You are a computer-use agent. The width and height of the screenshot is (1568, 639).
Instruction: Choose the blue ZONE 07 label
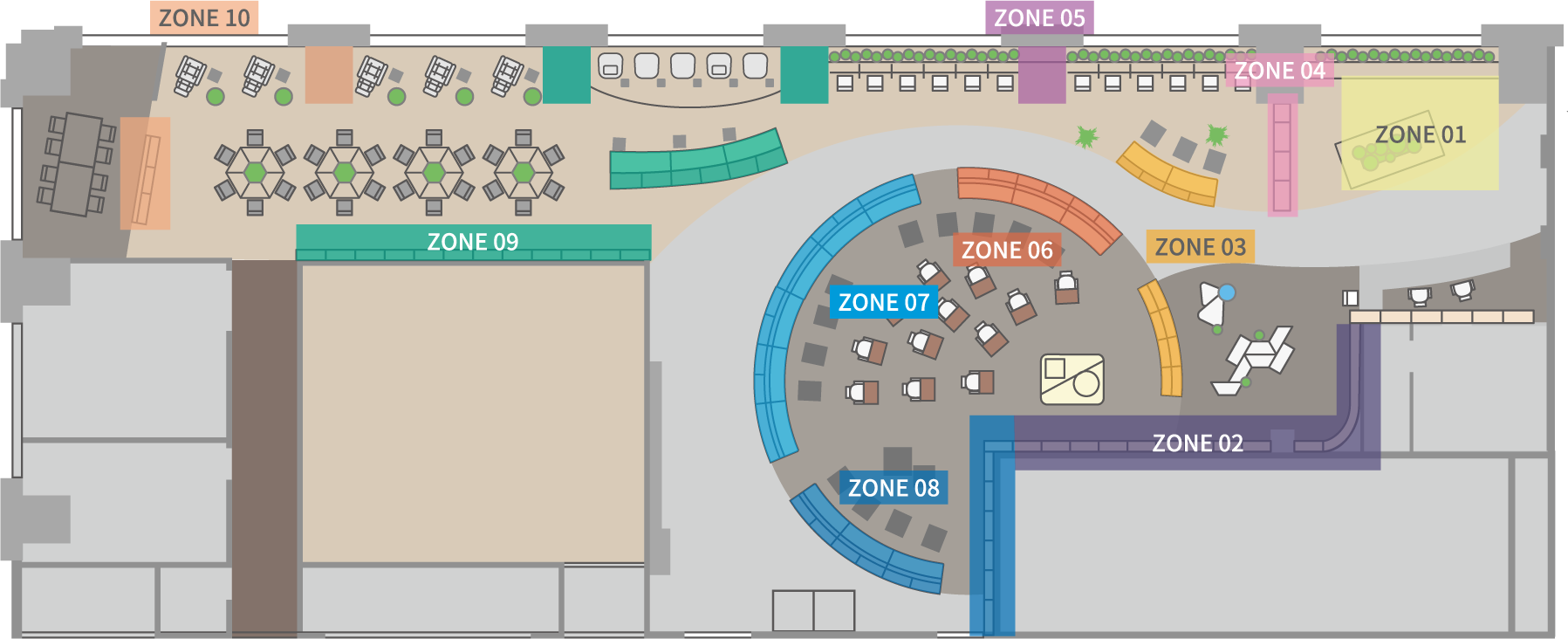[883, 302]
